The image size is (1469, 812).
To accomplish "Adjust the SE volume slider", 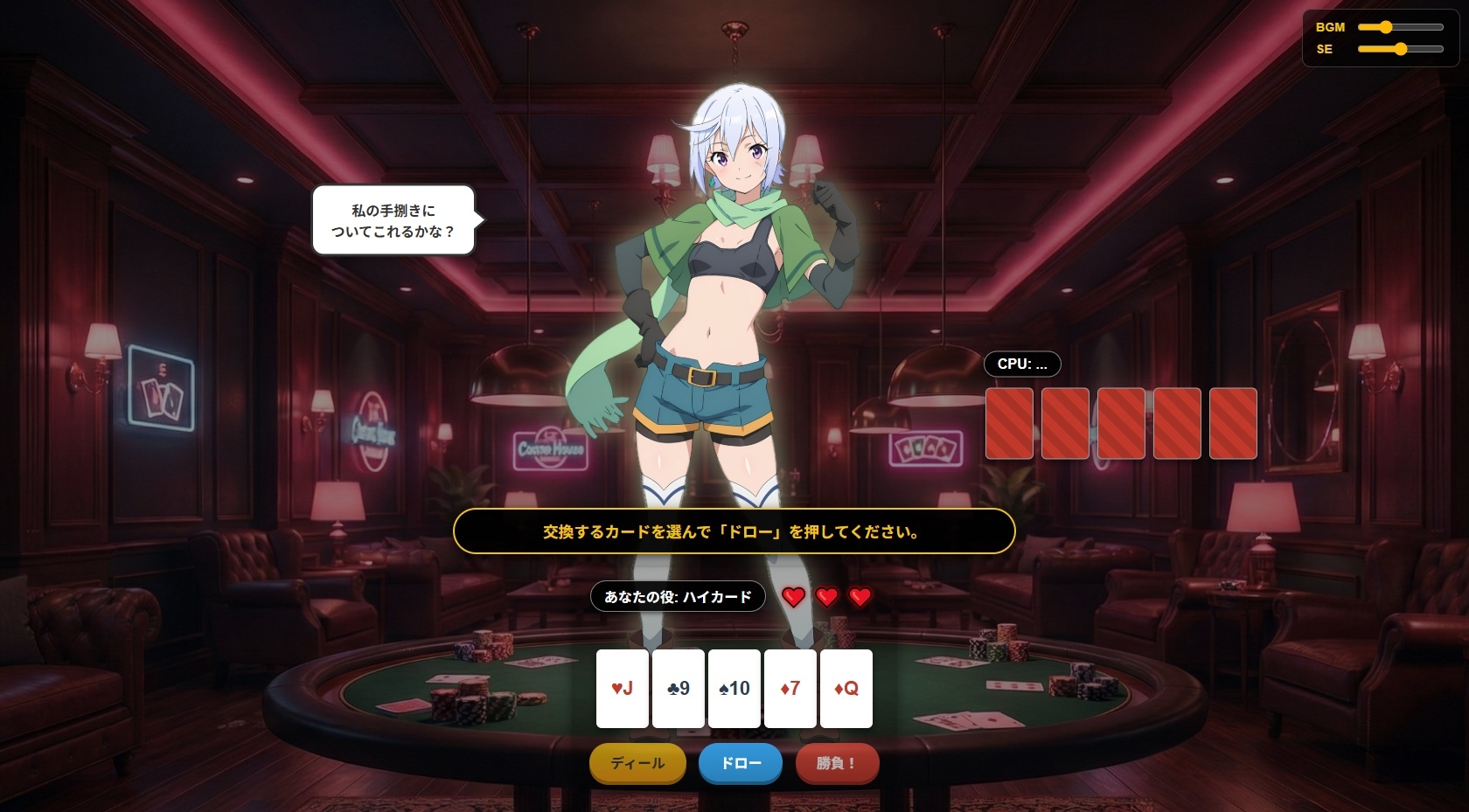I will click(1400, 49).
